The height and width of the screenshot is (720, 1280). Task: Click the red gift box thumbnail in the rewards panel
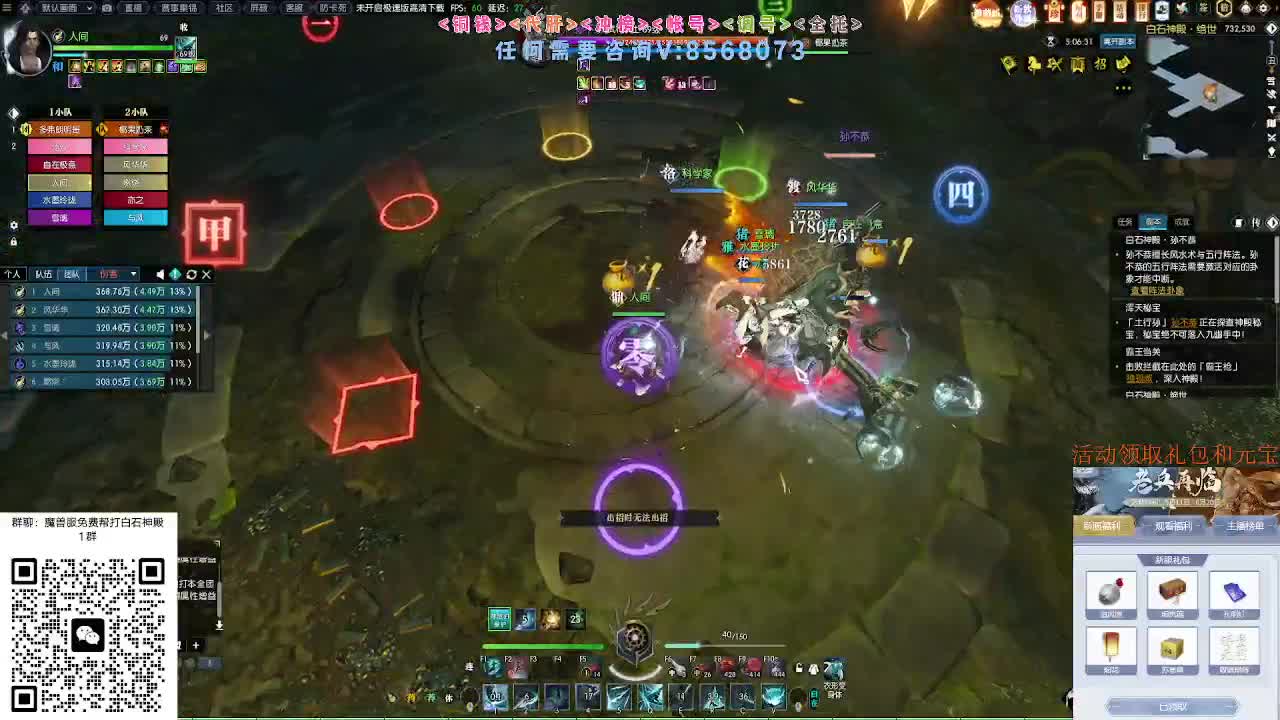point(1110,590)
